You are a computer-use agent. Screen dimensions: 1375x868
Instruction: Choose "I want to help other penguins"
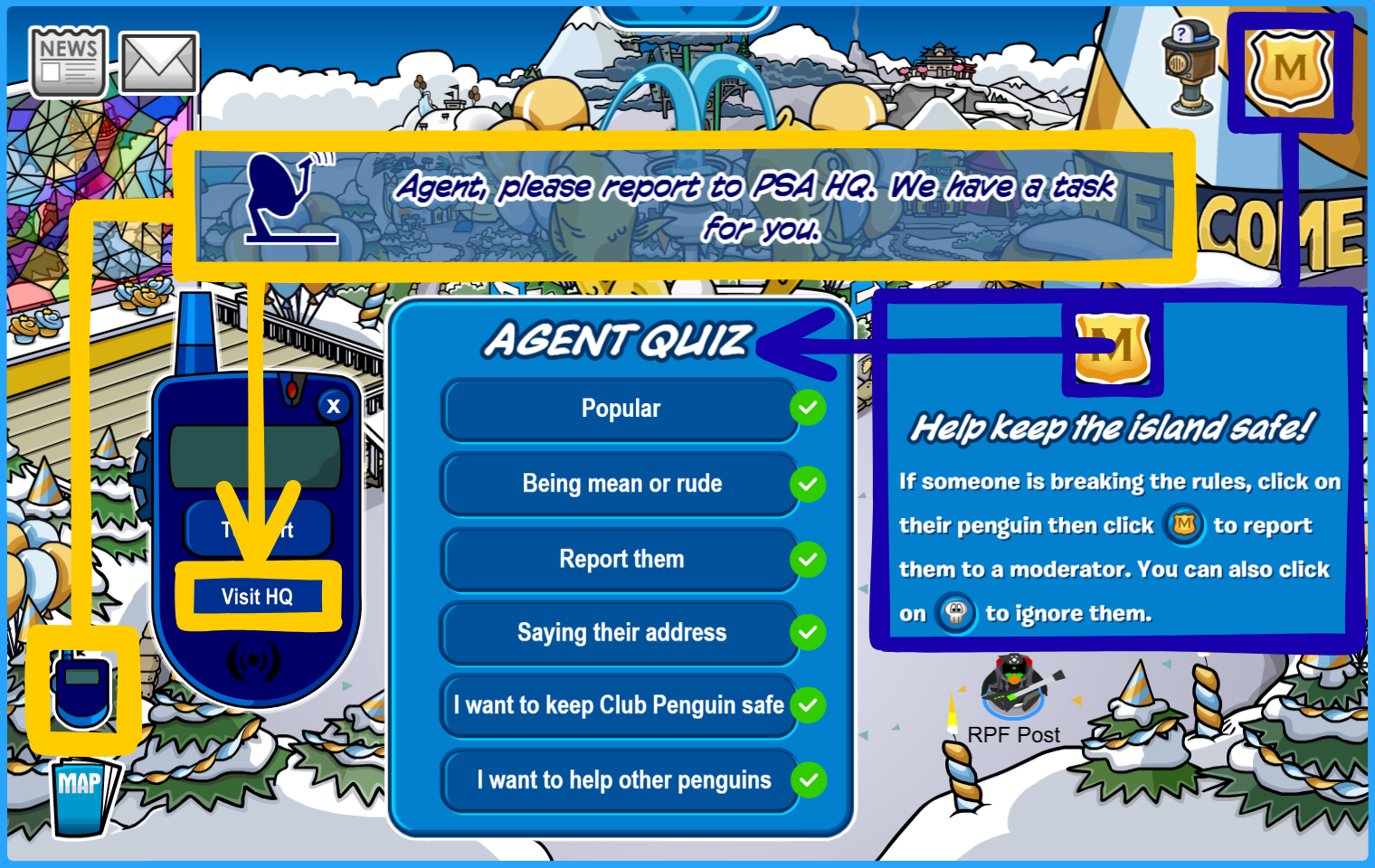622,780
